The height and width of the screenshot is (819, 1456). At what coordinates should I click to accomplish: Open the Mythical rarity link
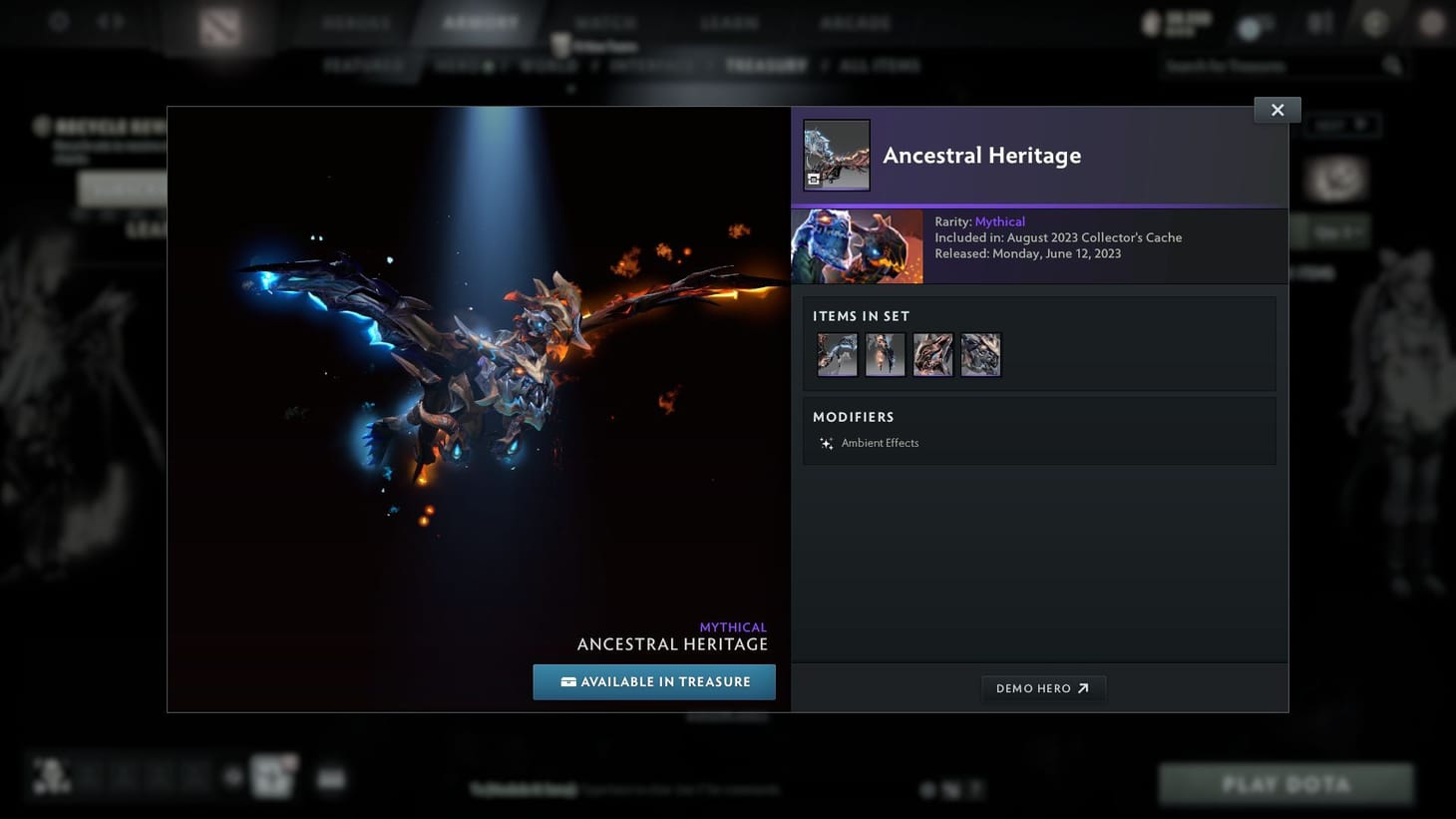point(999,220)
